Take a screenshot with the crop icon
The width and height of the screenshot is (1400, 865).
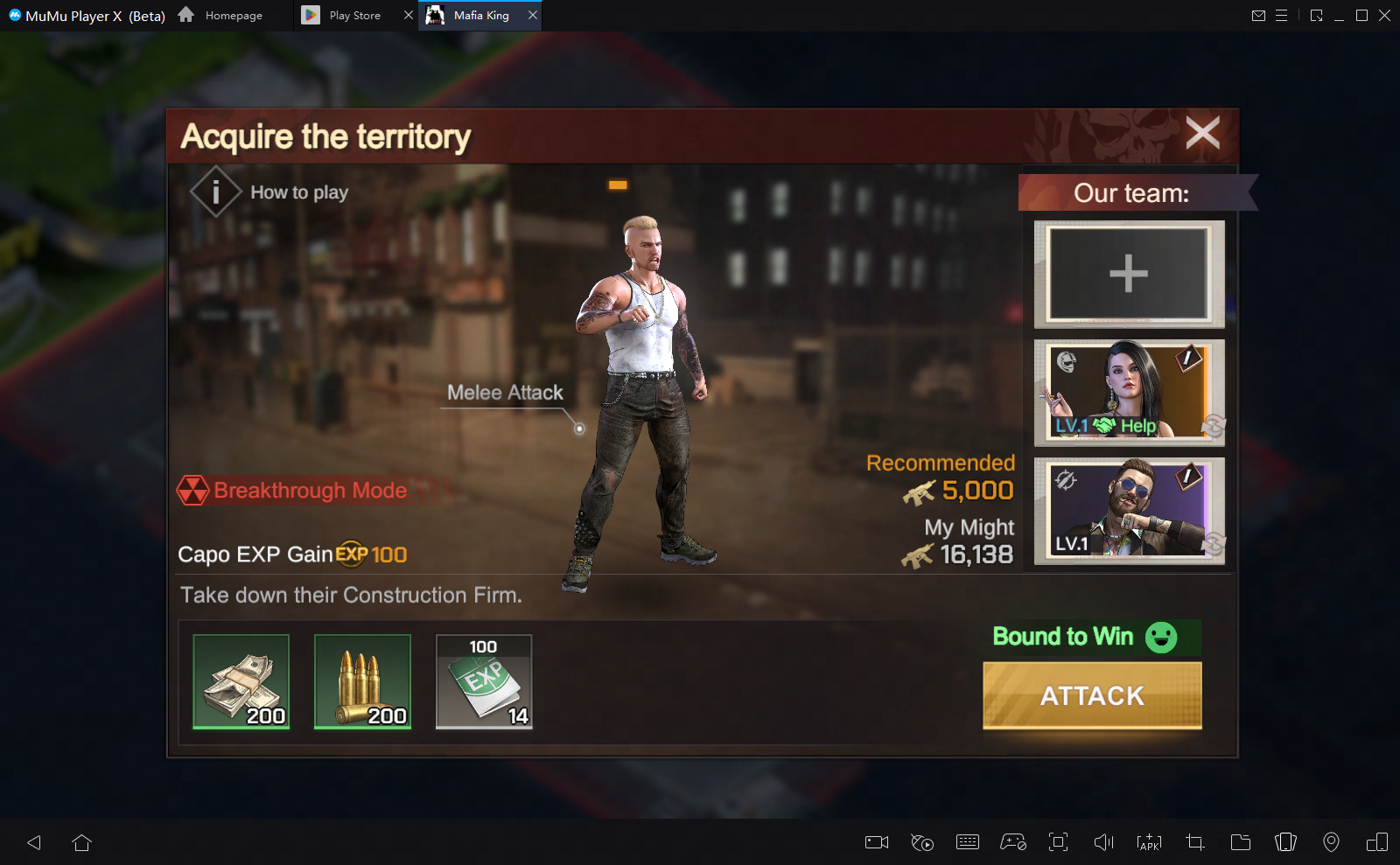point(1194,842)
